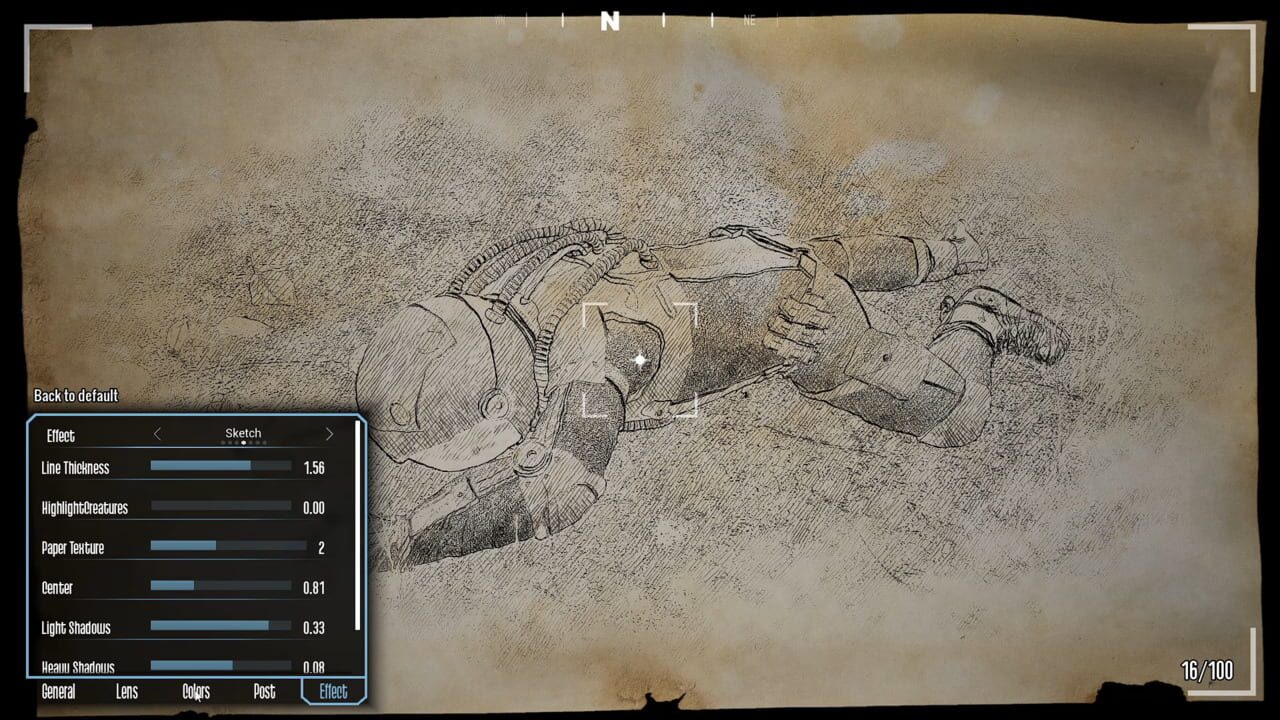Switch to the General tab
This screenshot has height=720, width=1280.
(x=58, y=691)
